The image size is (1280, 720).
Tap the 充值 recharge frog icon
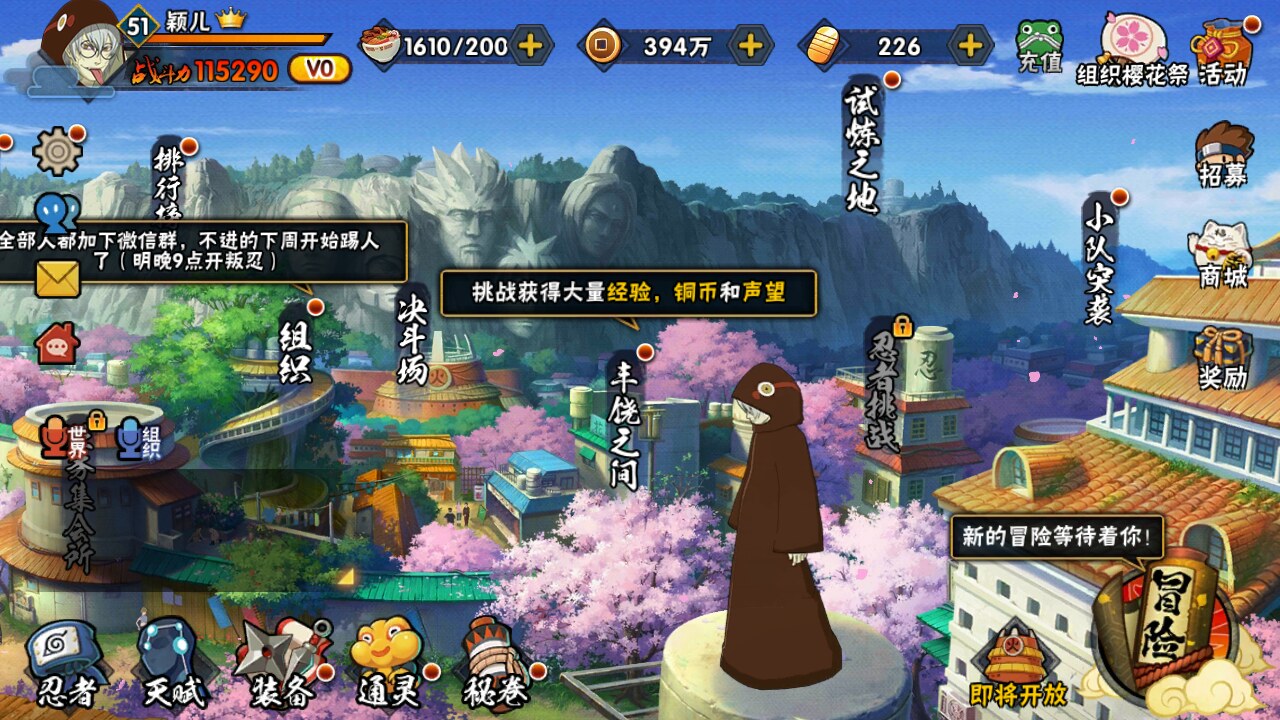point(1040,46)
